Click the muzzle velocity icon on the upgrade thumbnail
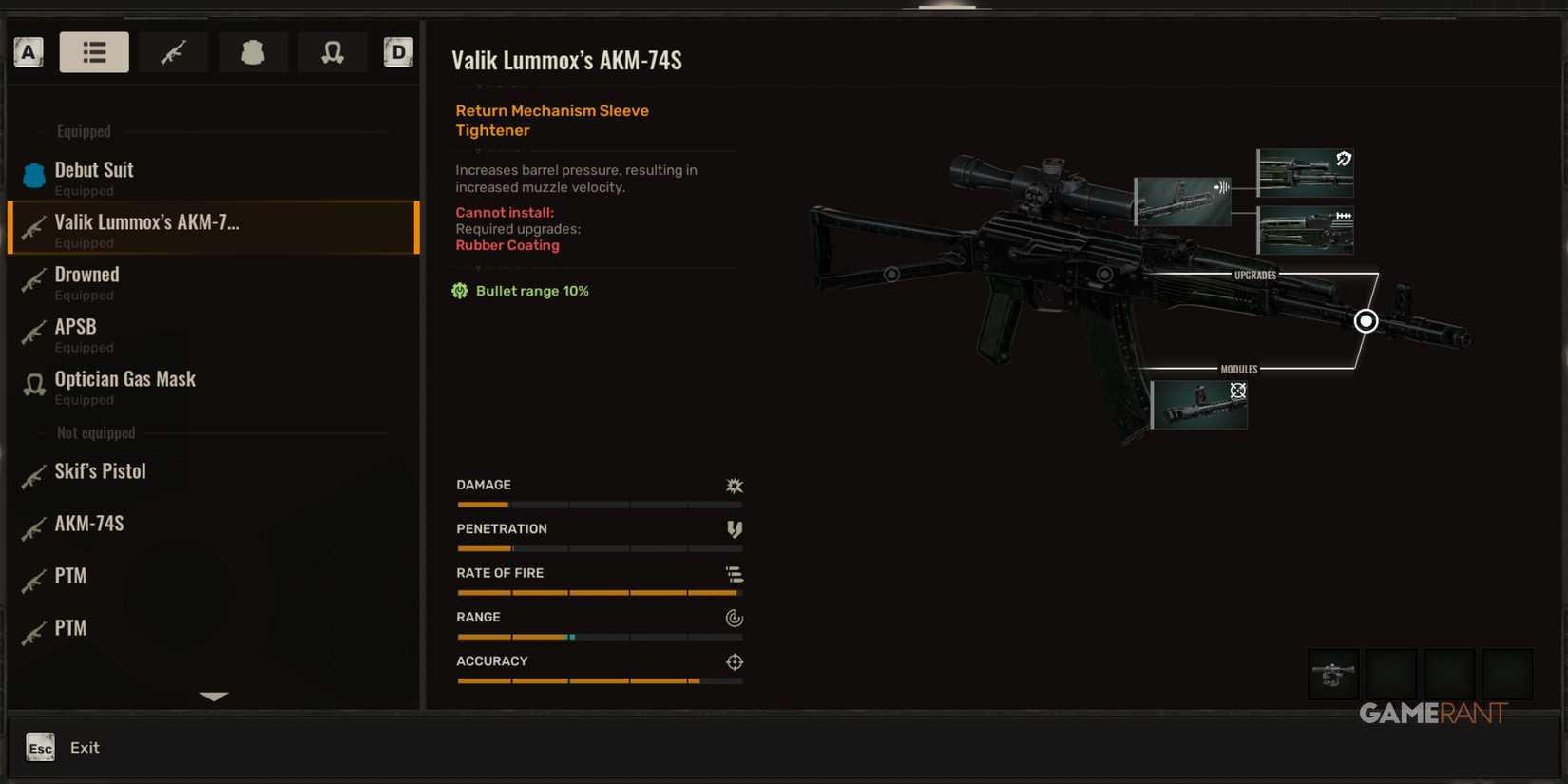This screenshot has height=784, width=1568. 1221,187
